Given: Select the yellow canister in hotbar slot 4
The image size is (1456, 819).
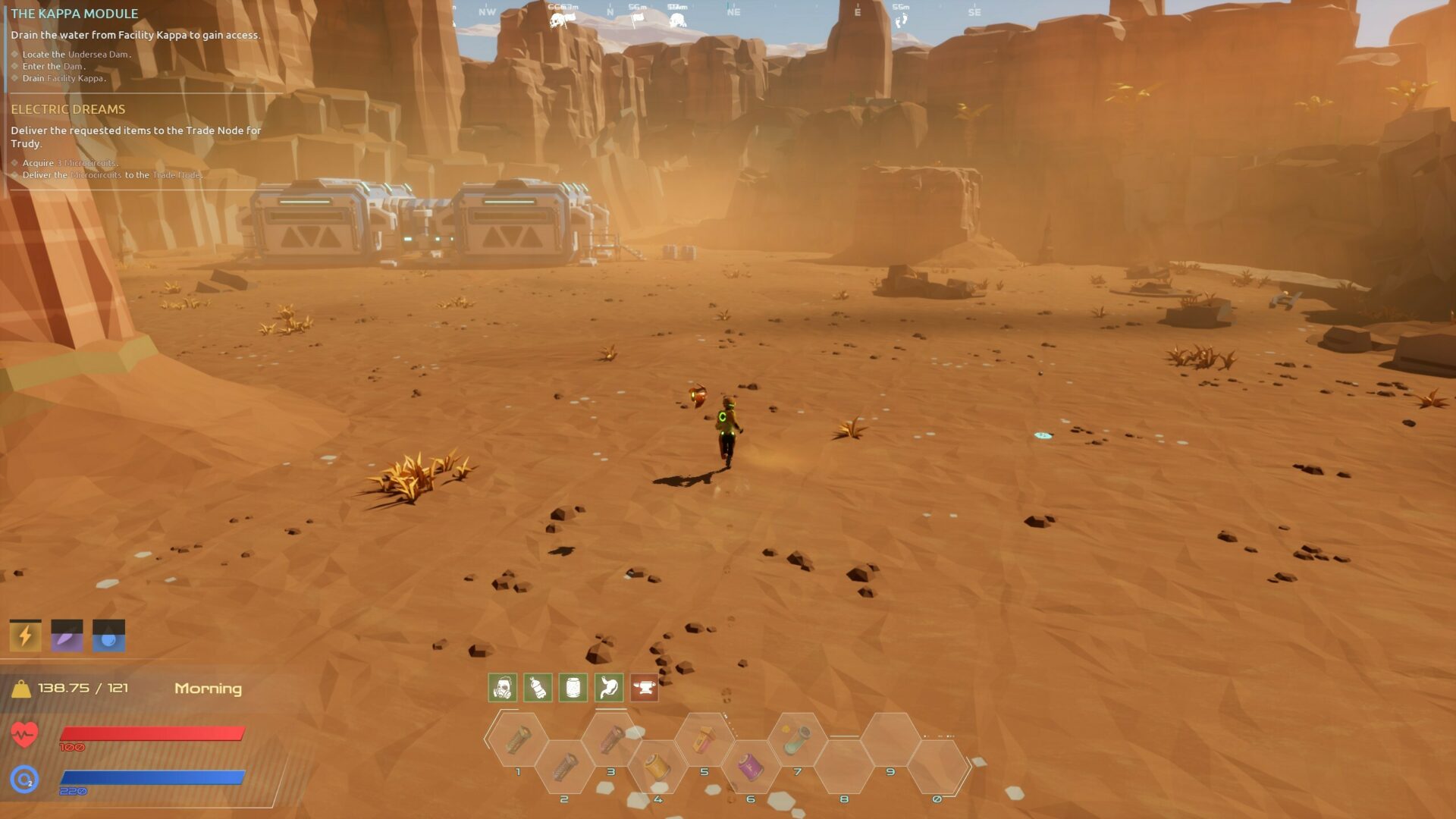Looking at the screenshot, I should click(657, 767).
